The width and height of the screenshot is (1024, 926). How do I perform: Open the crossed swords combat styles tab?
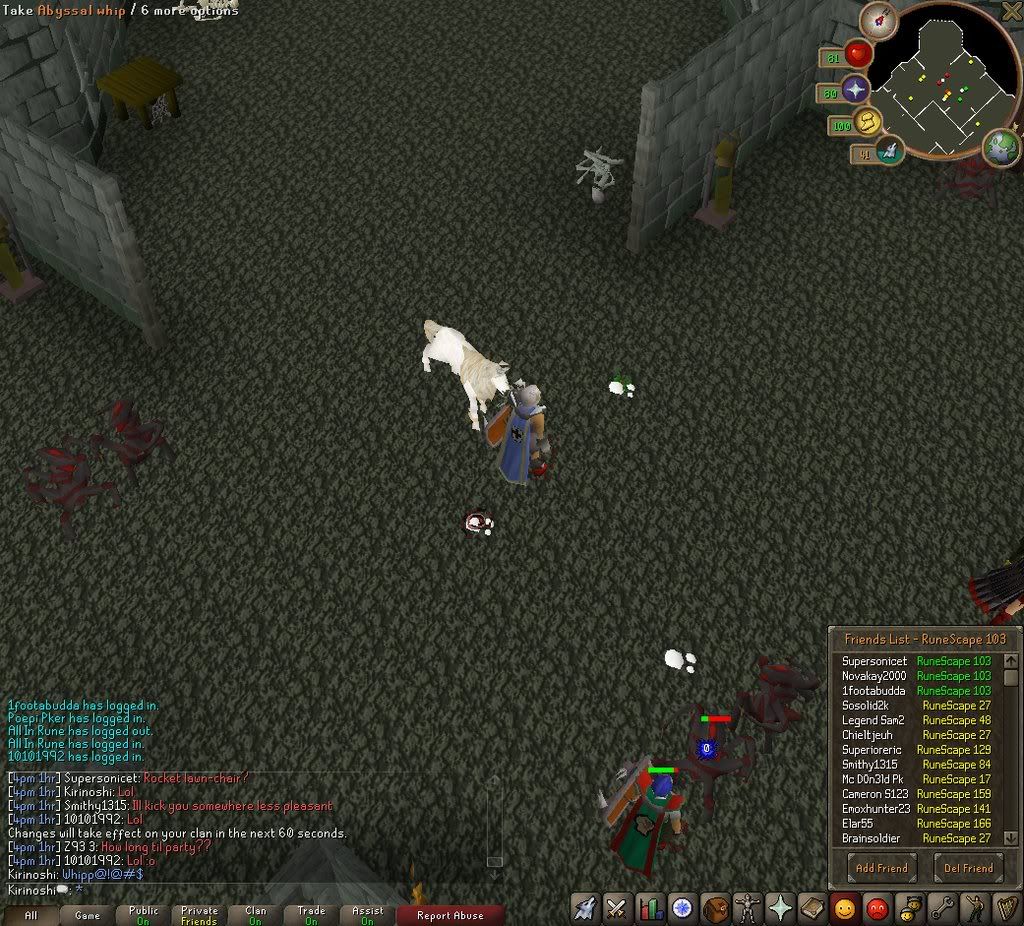coord(618,908)
